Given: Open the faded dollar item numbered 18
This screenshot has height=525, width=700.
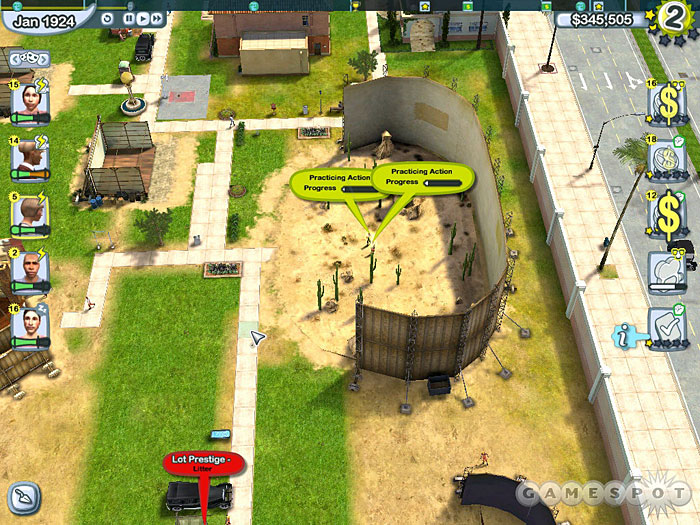Looking at the screenshot, I should pyautogui.click(x=665, y=160).
